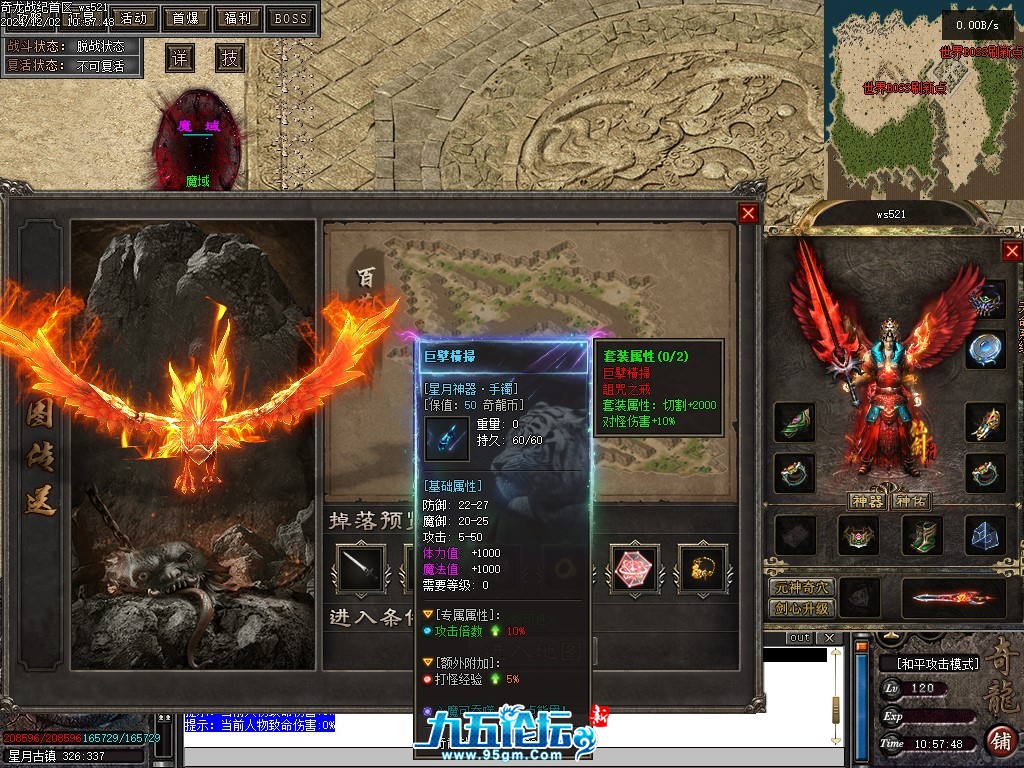Click the 技 skills button
Viewport: 1024px width, 768px height.
(x=230, y=58)
